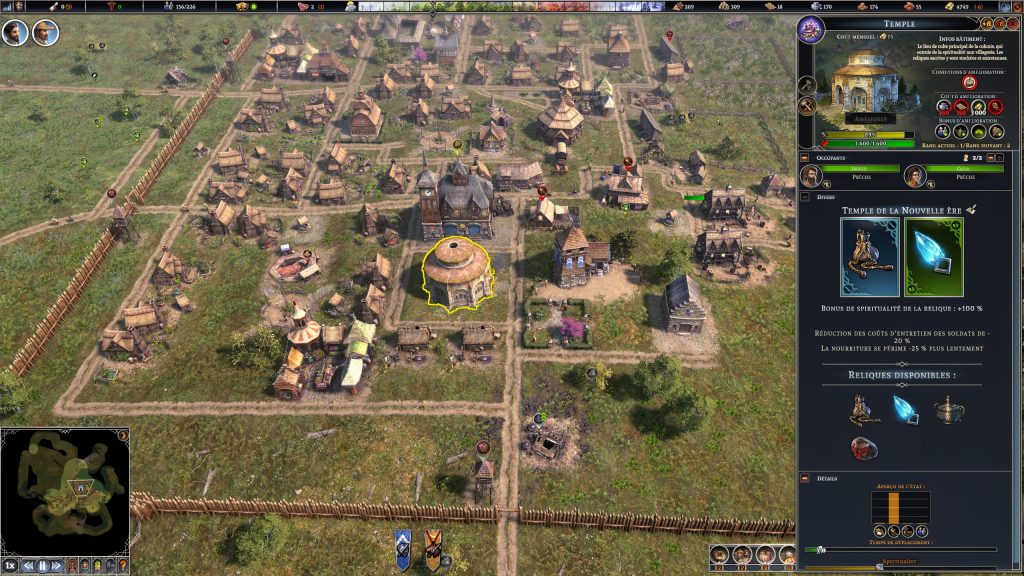Pick the golden figurine available relic
This screenshot has height=576, width=1024.
(861, 406)
